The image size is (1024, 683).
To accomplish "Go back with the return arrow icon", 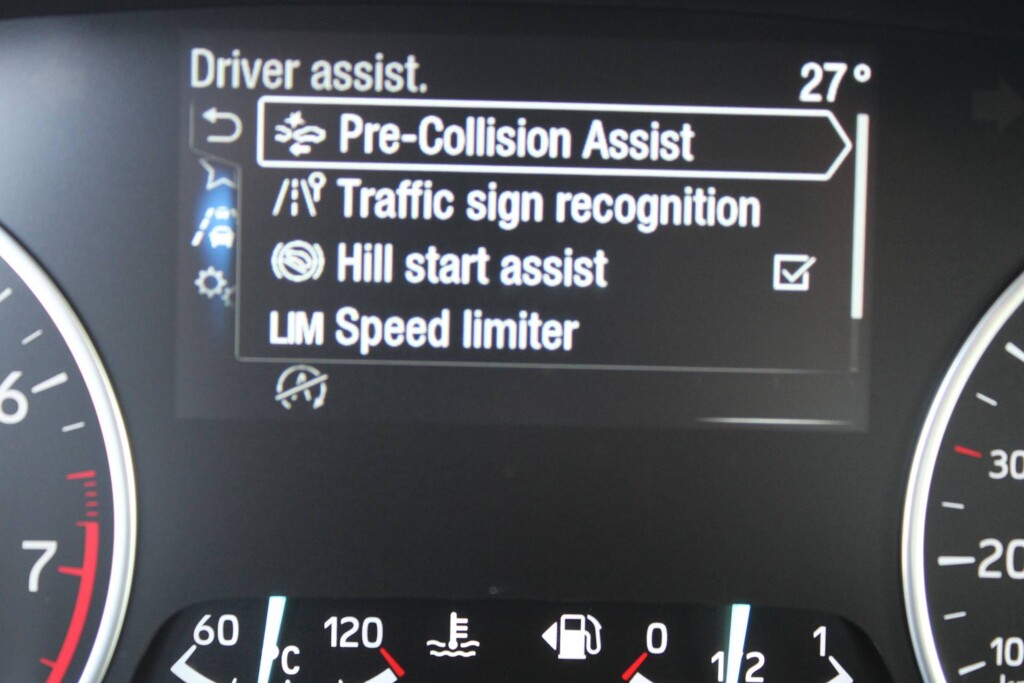I will (x=221, y=128).
